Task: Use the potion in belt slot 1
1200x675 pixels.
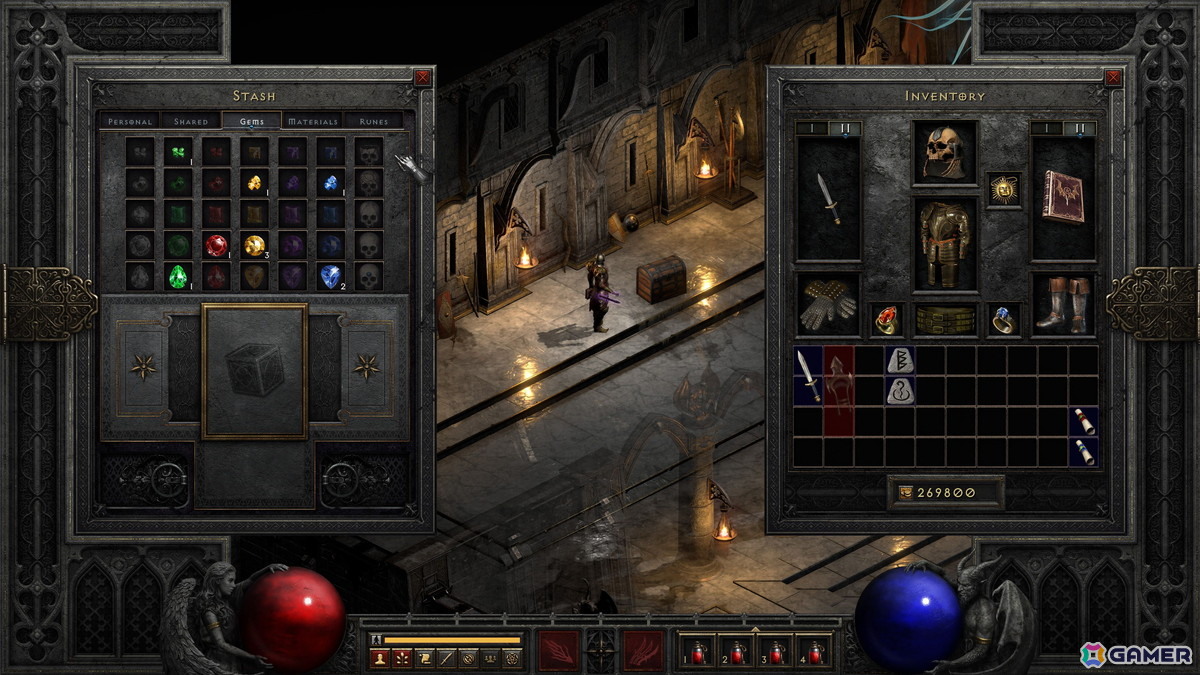Action: pyautogui.click(x=702, y=651)
